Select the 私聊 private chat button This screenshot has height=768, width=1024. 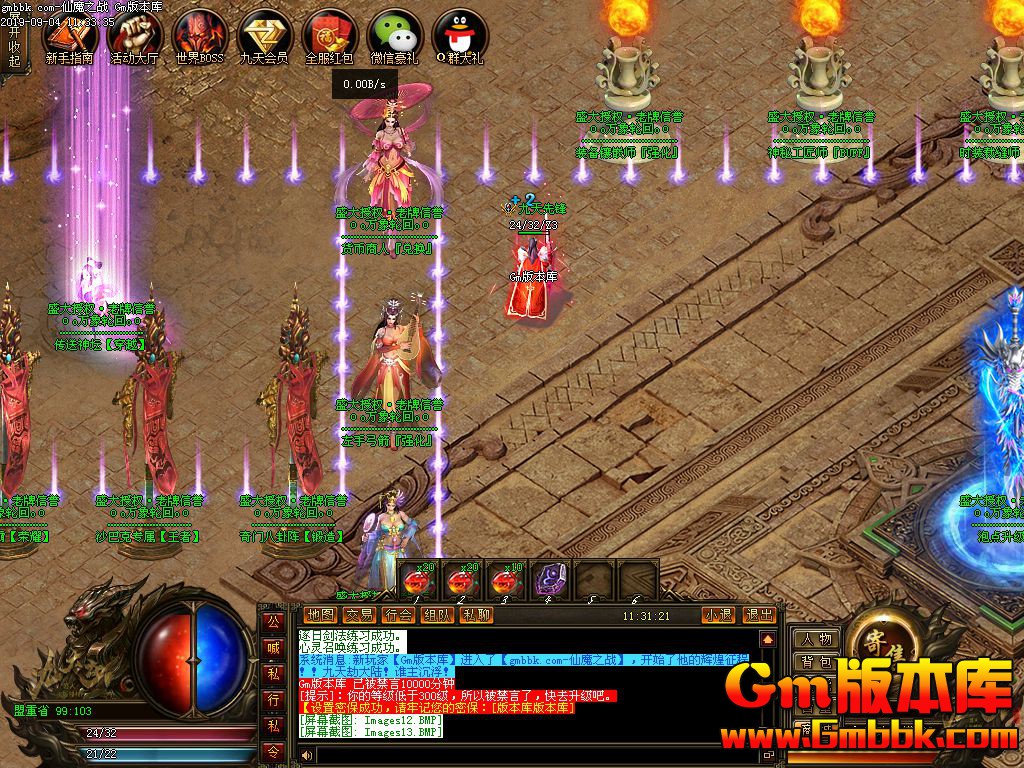477,615
